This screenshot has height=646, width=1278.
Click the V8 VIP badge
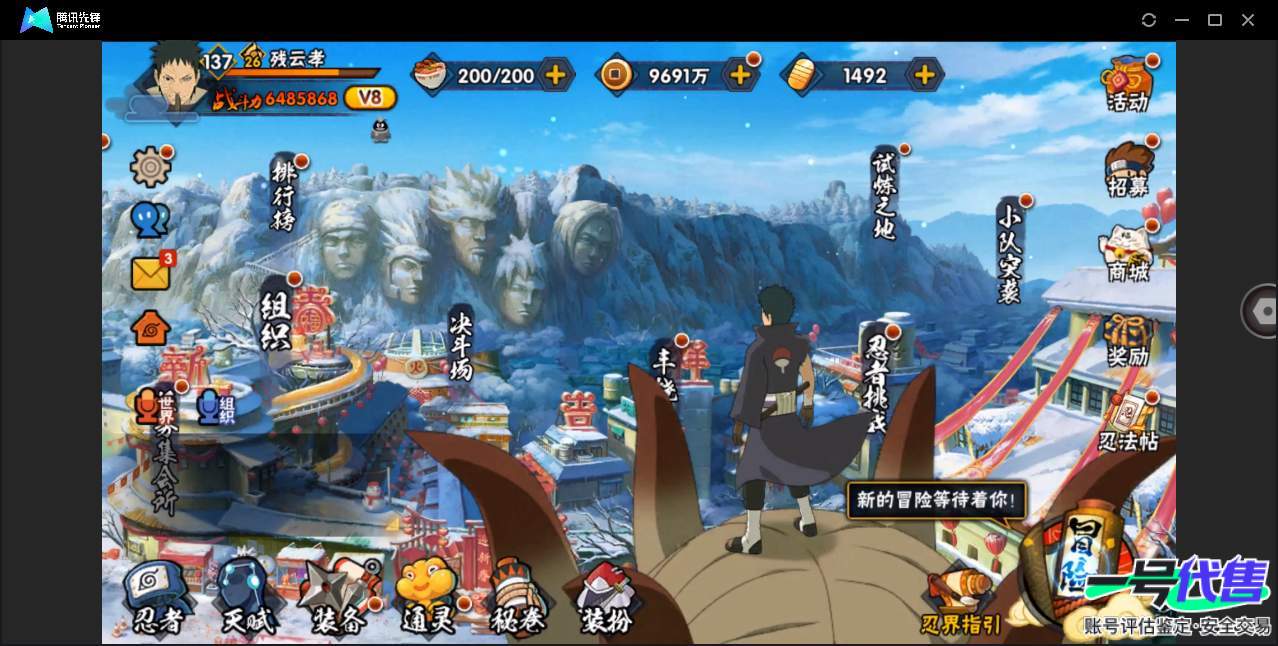click(370, 98)
